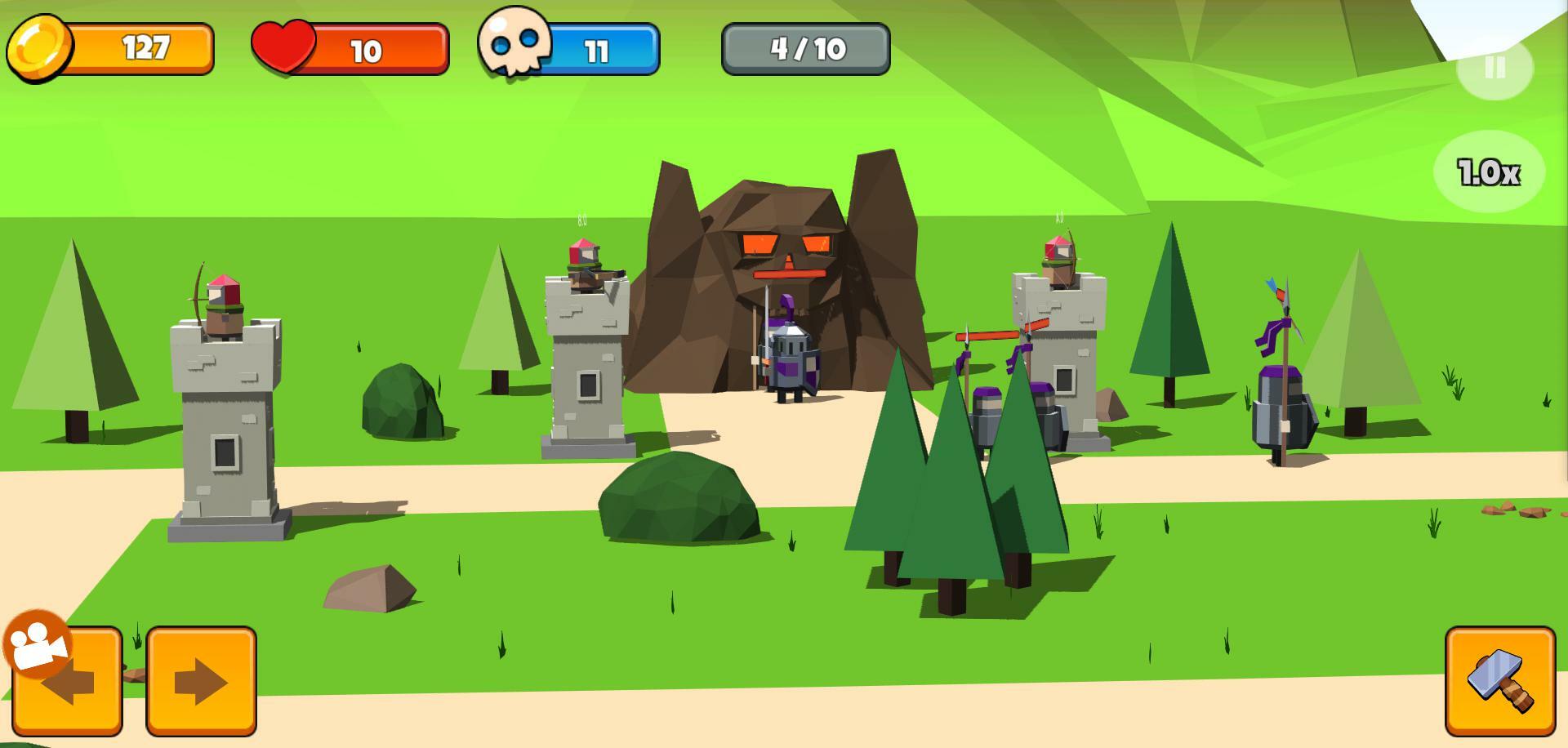Pan the camera with the right arrow
Image resolution: width=1568 pixels, height=748 pixels.
tap(201, 681)
